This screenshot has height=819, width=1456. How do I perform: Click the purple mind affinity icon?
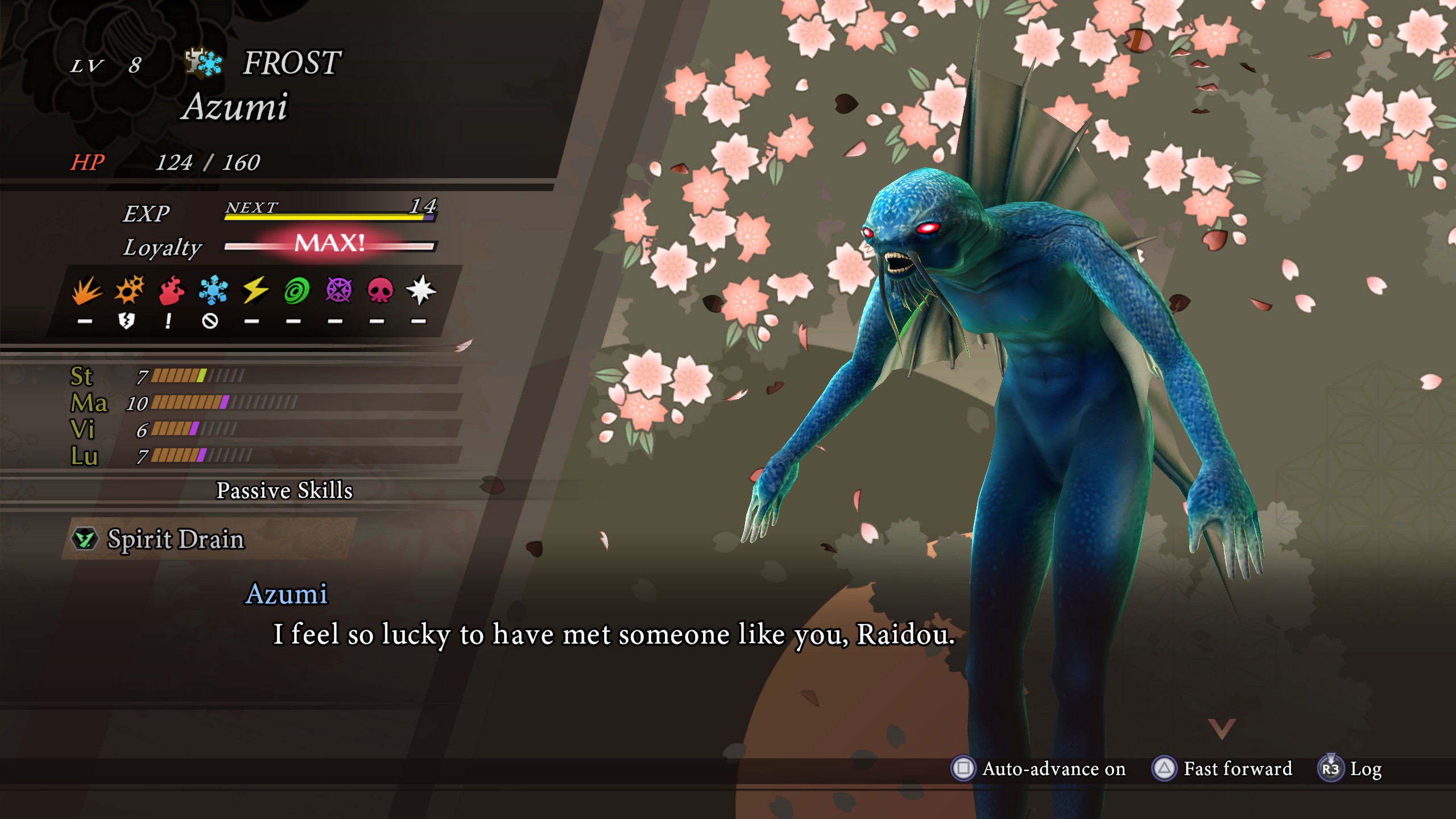(x=338, y=291)
